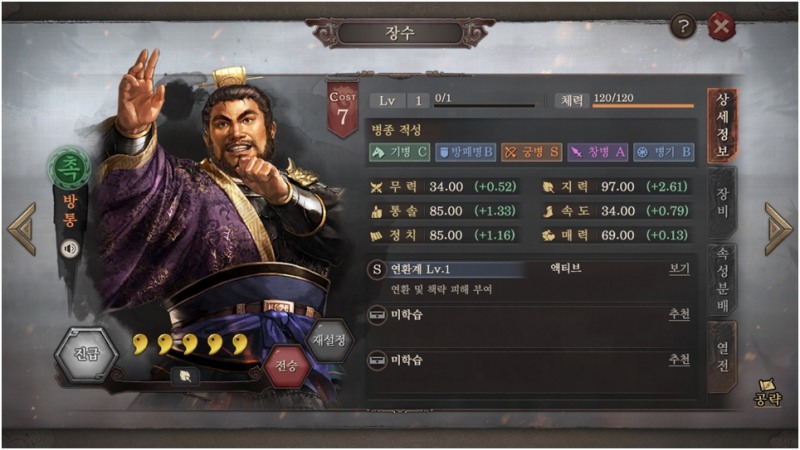Viewport: 800px width, 450px height.
Task: Choose the 병기 B troop type
Action: 663,152
